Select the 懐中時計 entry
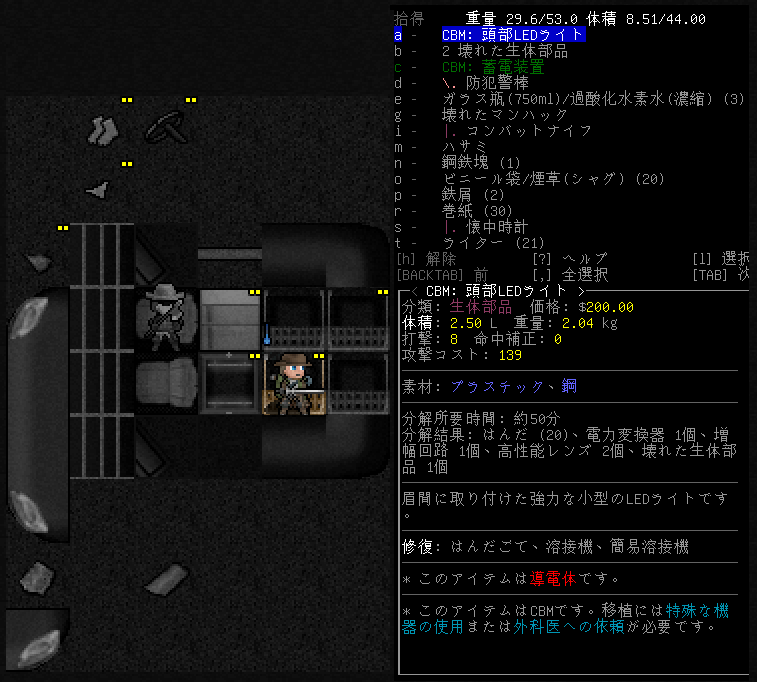The width and height of the screenshot is (757, 682). pos(491,227)
